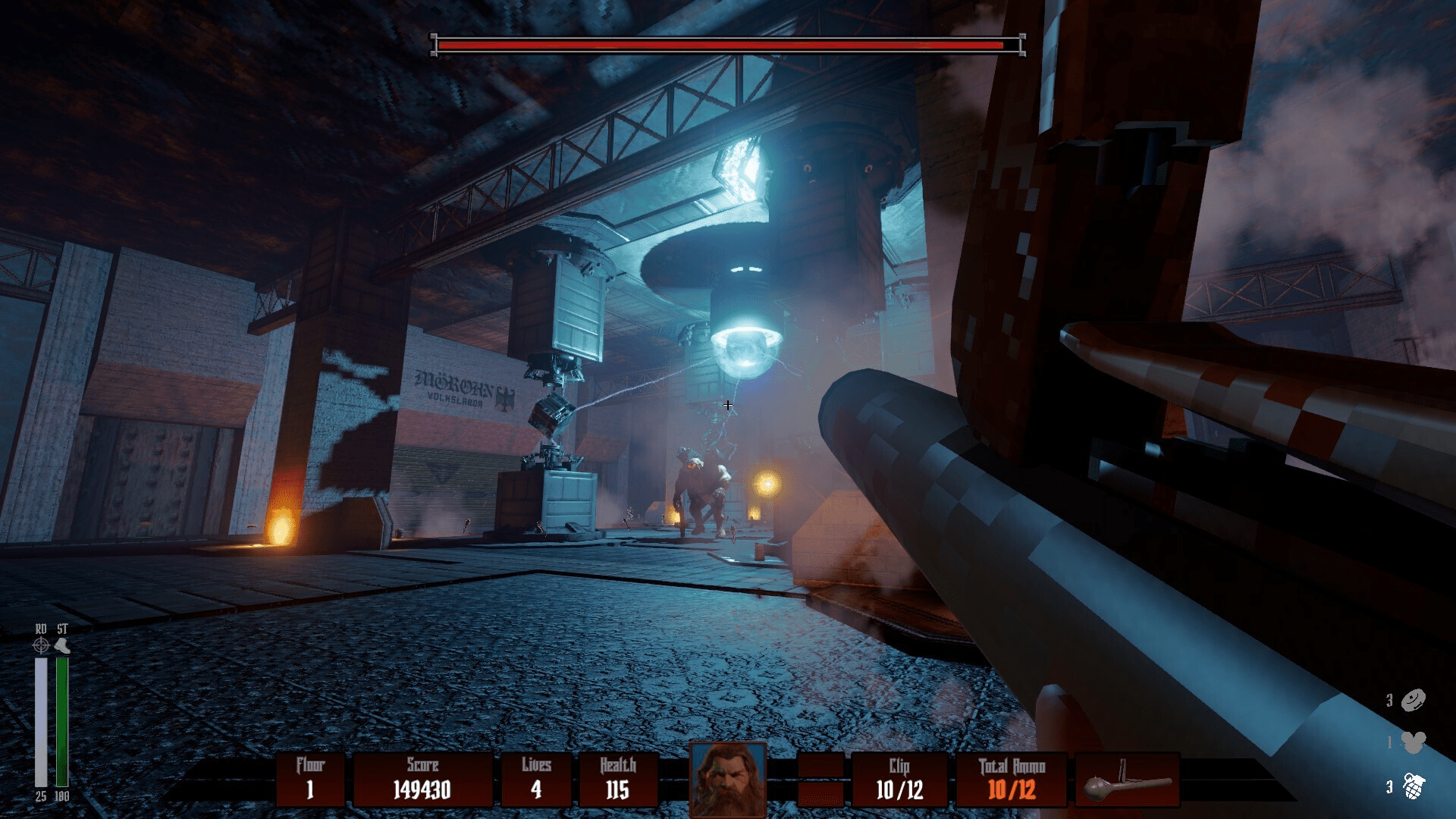Choose the land mine disc icon
This screenshot has height=819, width=1456.
click(x=1414, y=700)
